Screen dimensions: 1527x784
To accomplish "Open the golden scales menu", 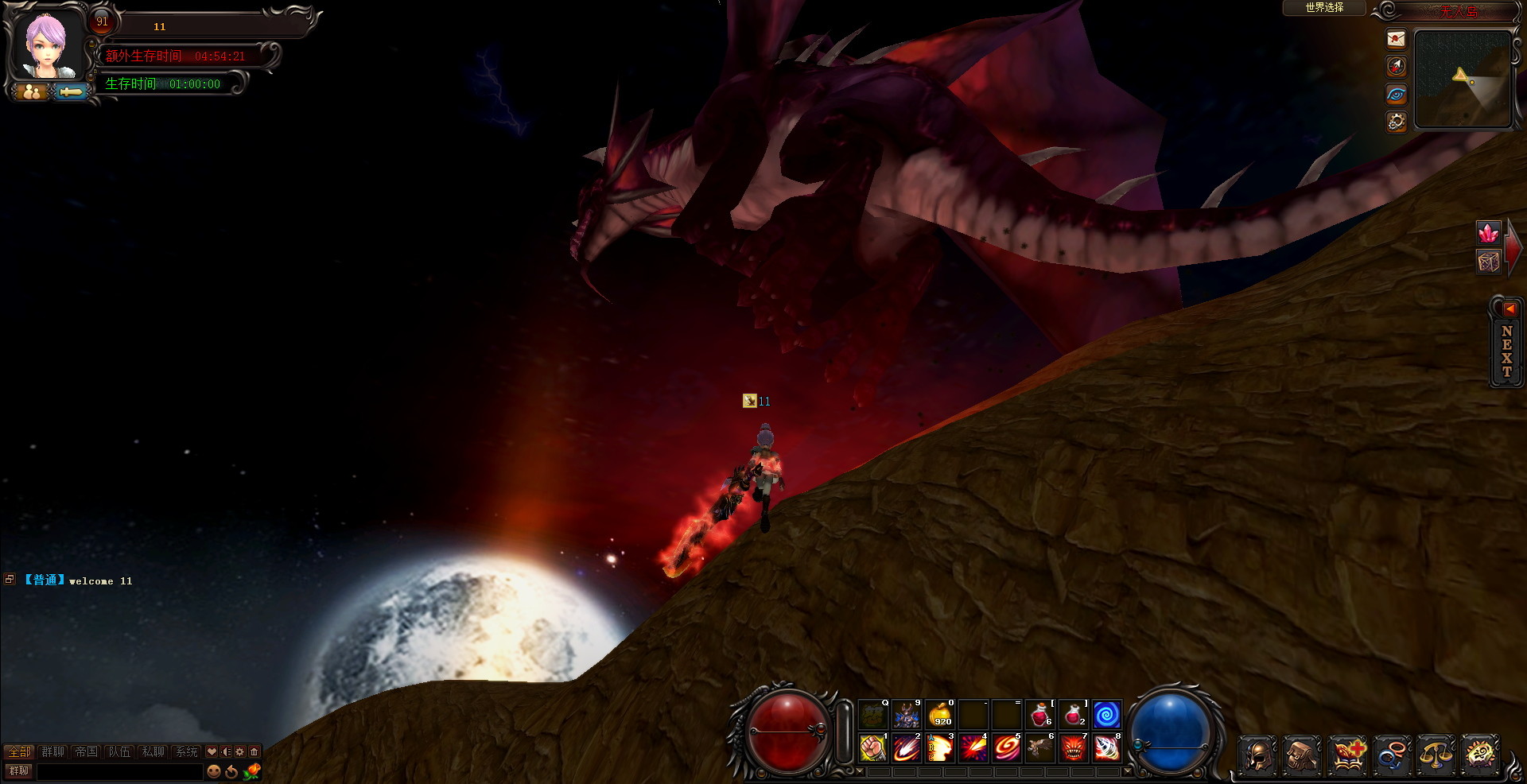I will (x=1436, y=754).
